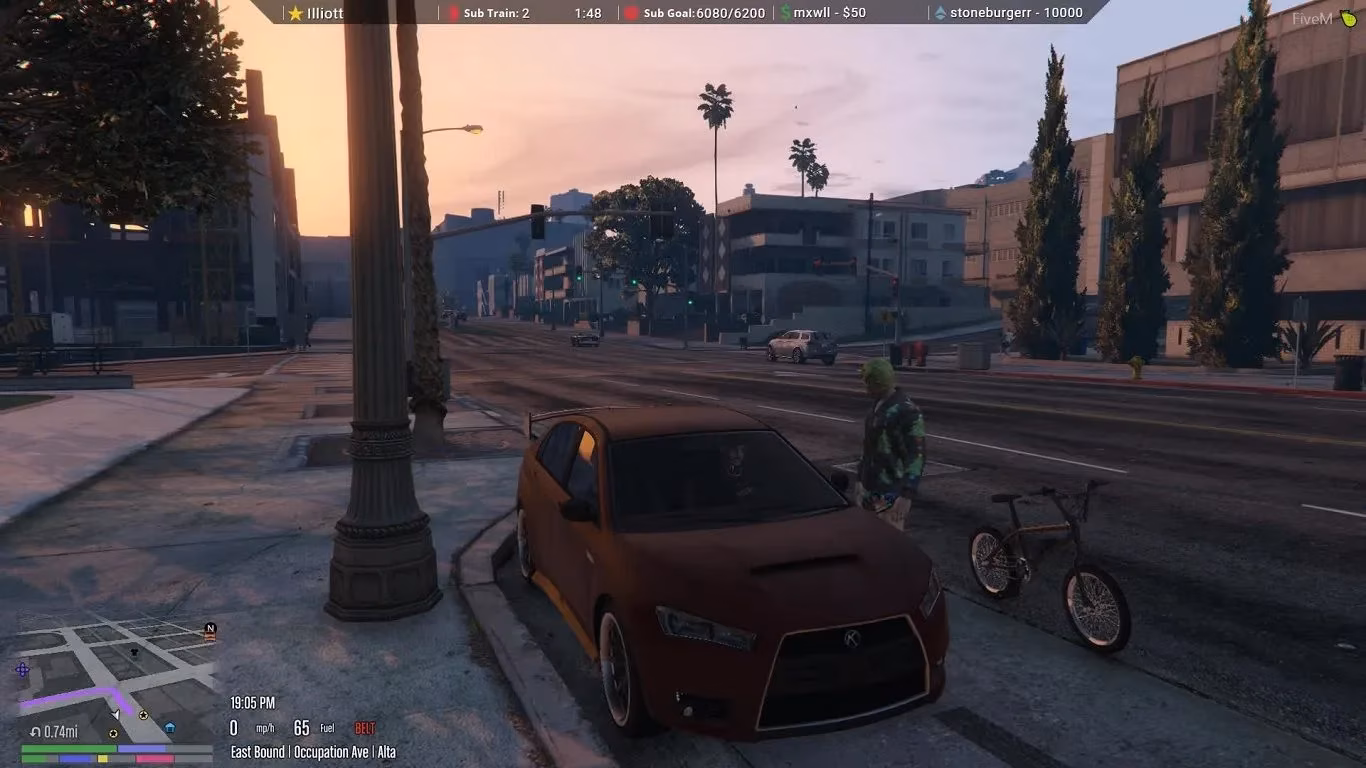Click the north compass marker on the minimap
1366x768 pixels.
tap(210, 628)
